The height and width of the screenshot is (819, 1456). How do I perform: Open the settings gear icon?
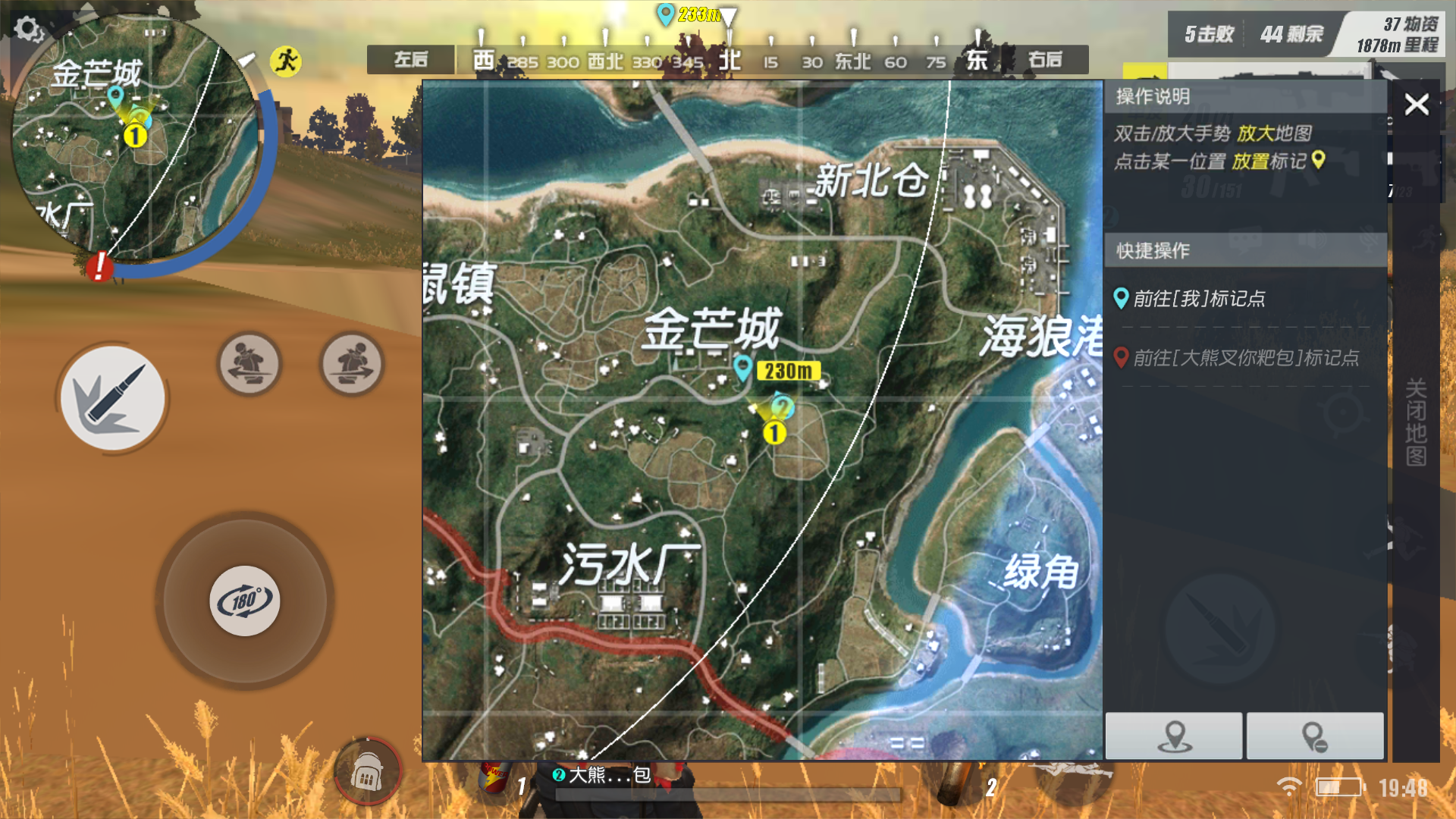pos(29,29)
